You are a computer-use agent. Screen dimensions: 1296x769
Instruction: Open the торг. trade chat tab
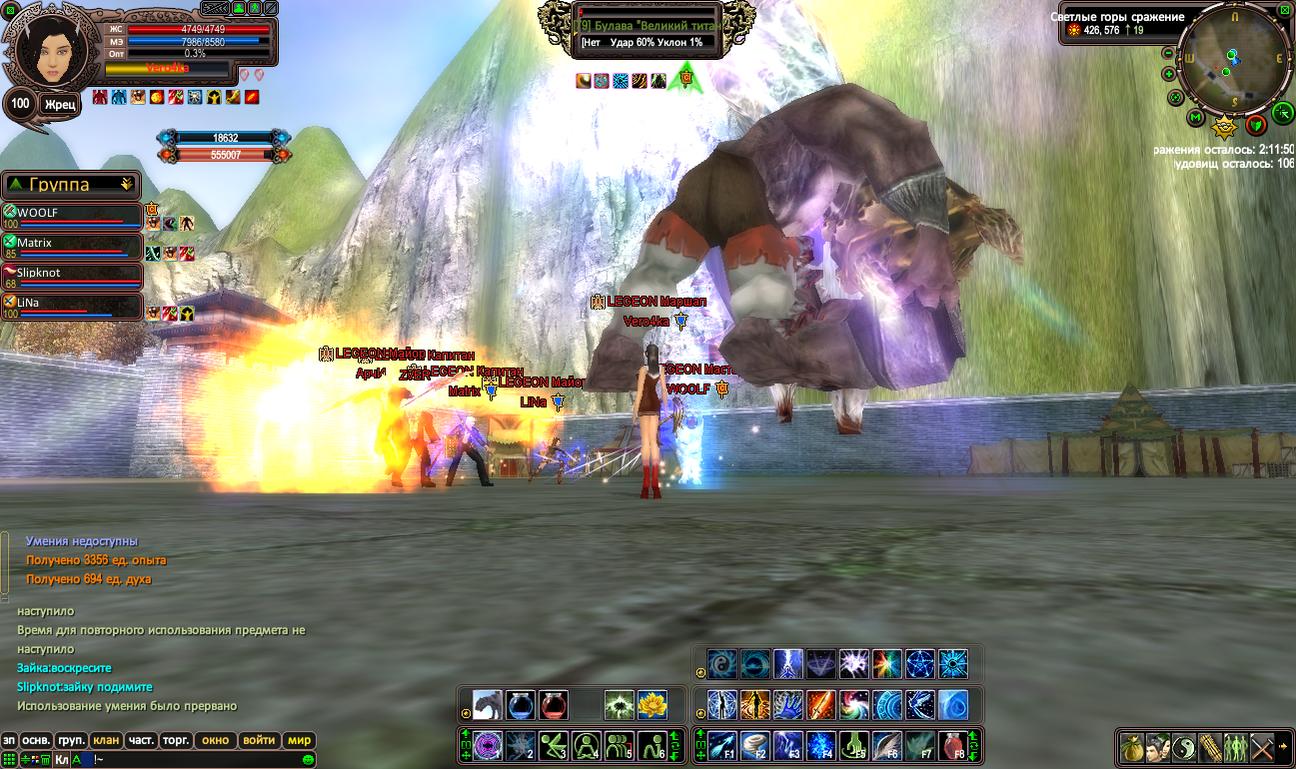176,741
